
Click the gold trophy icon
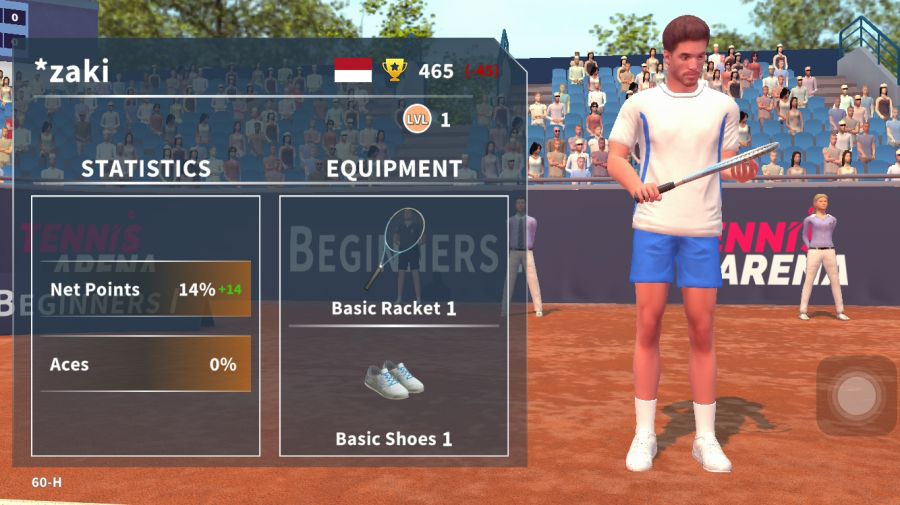coord(395,70)
